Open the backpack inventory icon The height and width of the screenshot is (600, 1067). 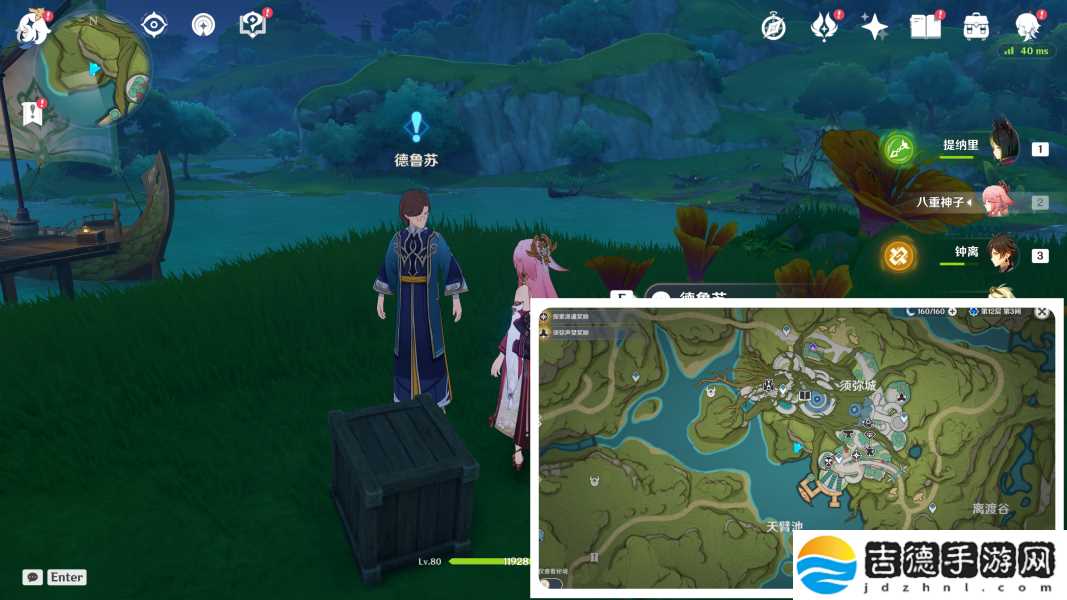976,27
